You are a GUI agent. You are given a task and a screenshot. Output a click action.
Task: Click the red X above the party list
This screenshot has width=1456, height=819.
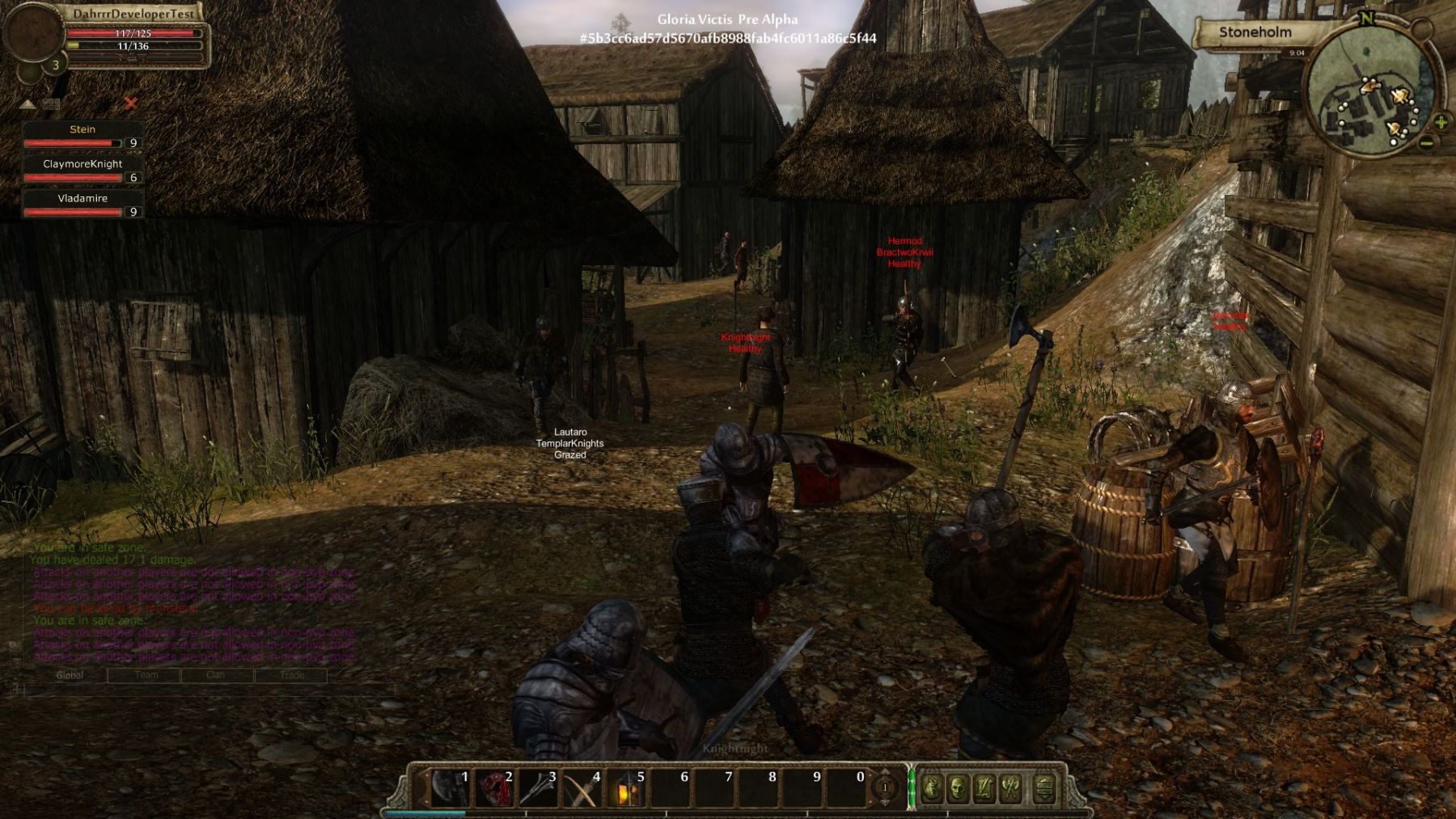click(x=131, y=103)
